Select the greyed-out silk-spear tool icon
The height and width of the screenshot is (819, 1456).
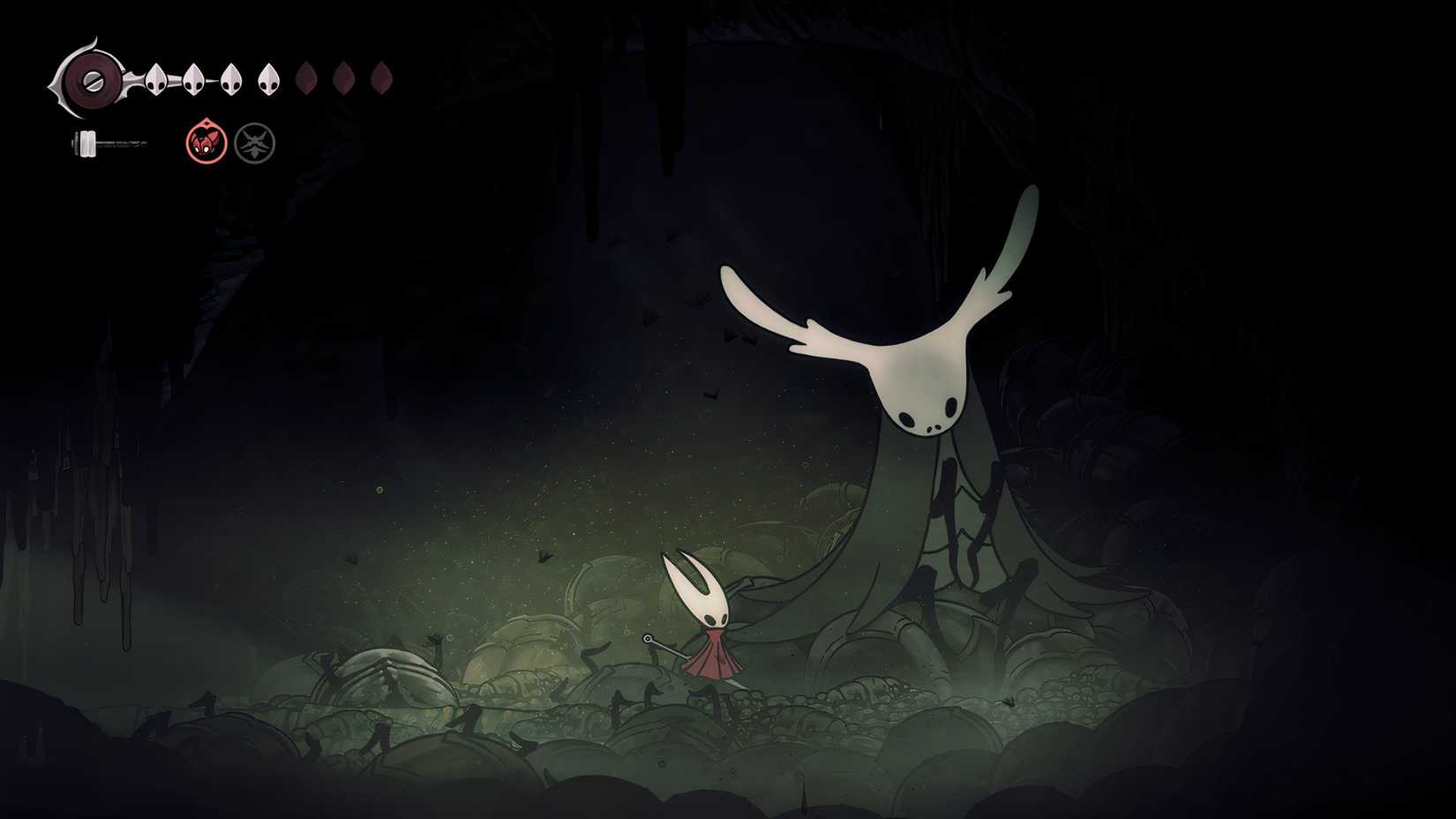(x=255, y=142)
